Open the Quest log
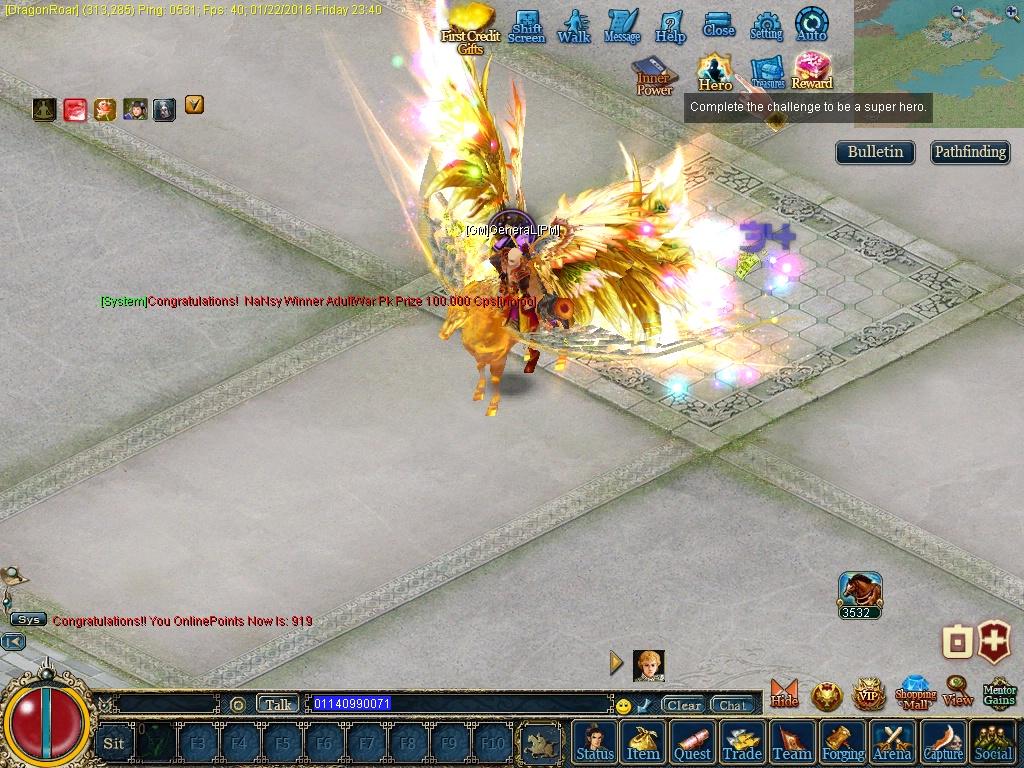This screenshot has width=1024, height=768. pyautogui.click(x=692, y=742)
